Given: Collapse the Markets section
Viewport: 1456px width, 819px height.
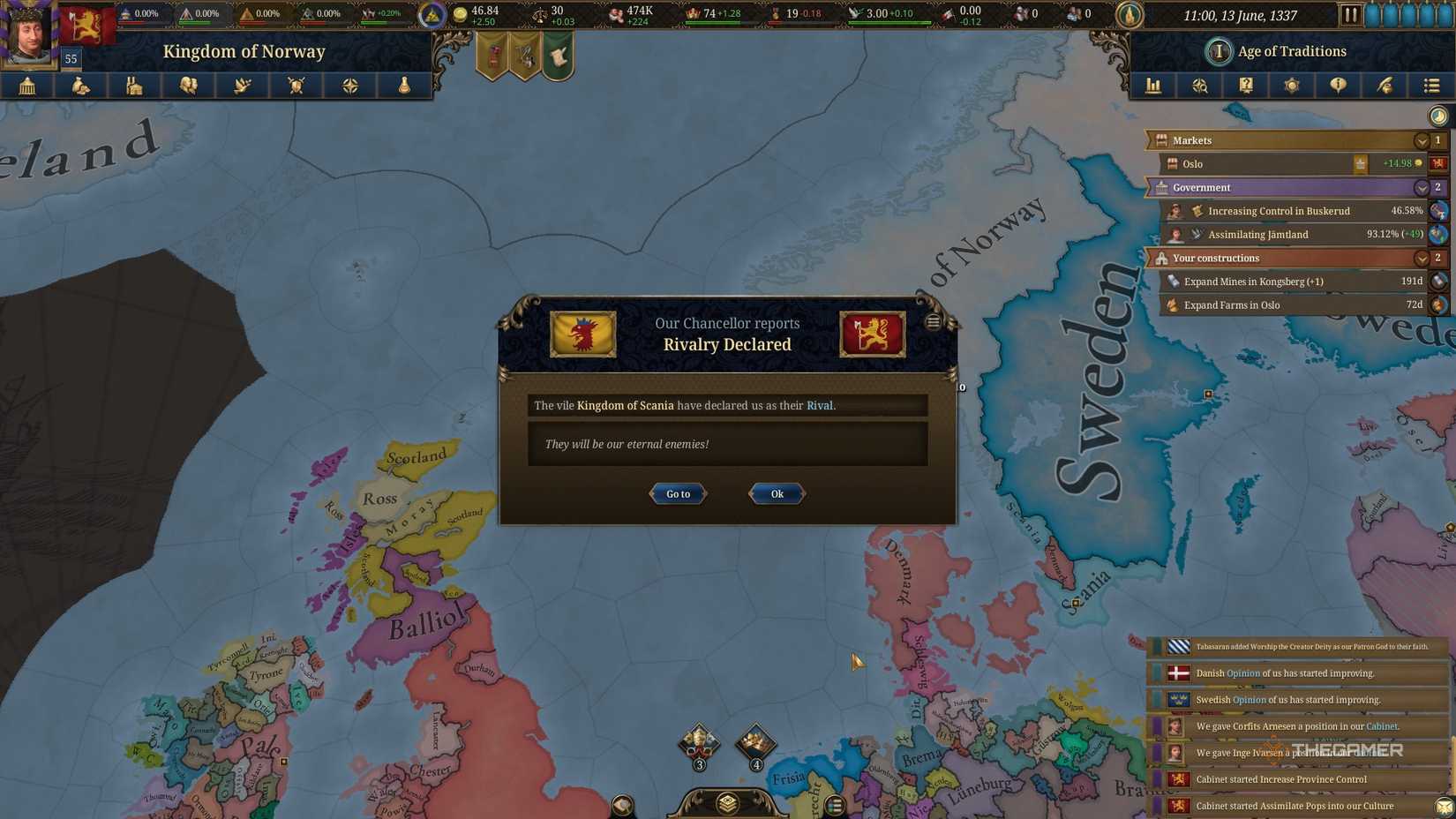Looking at the screenshot, I should click(x=1421, y=140).
